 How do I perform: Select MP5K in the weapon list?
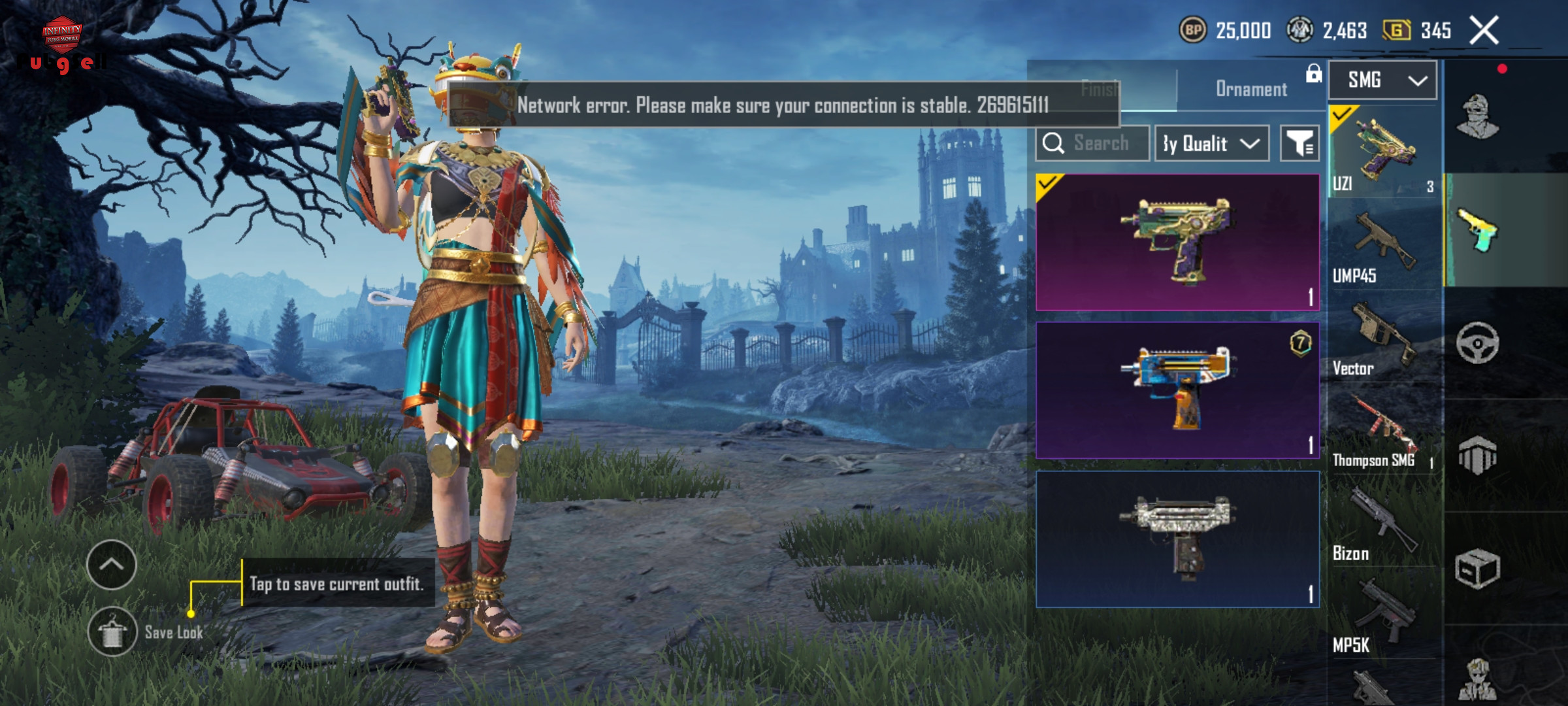[x=1384, y=616]
